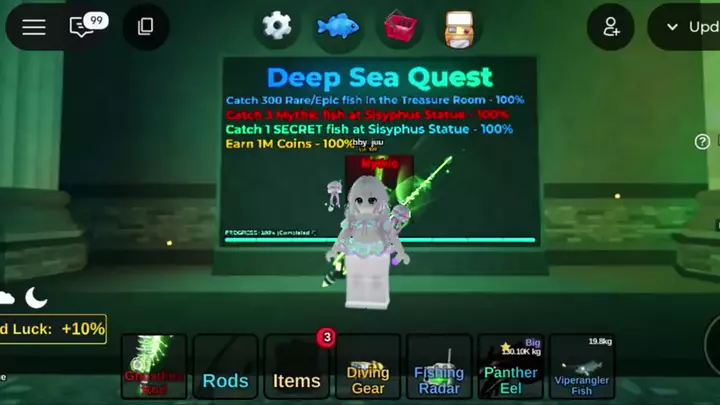Click the question mark help icon
Screen dimensions: 720x405
pos(703,142)
